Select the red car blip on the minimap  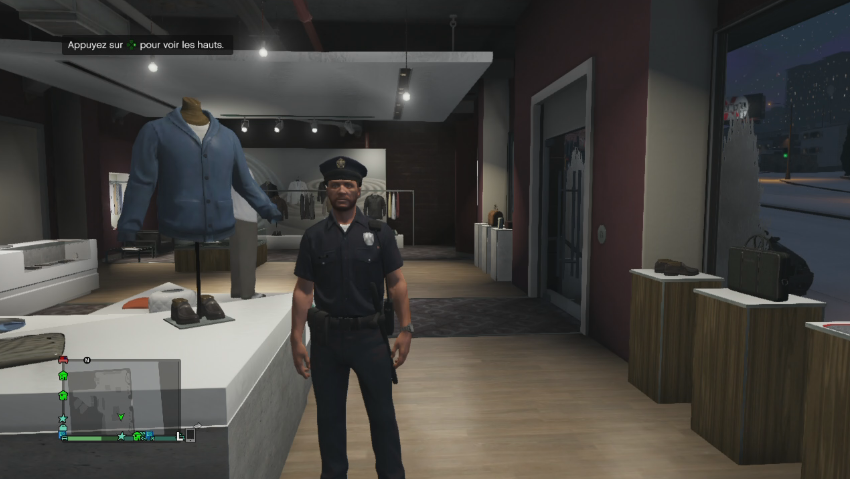63,360
